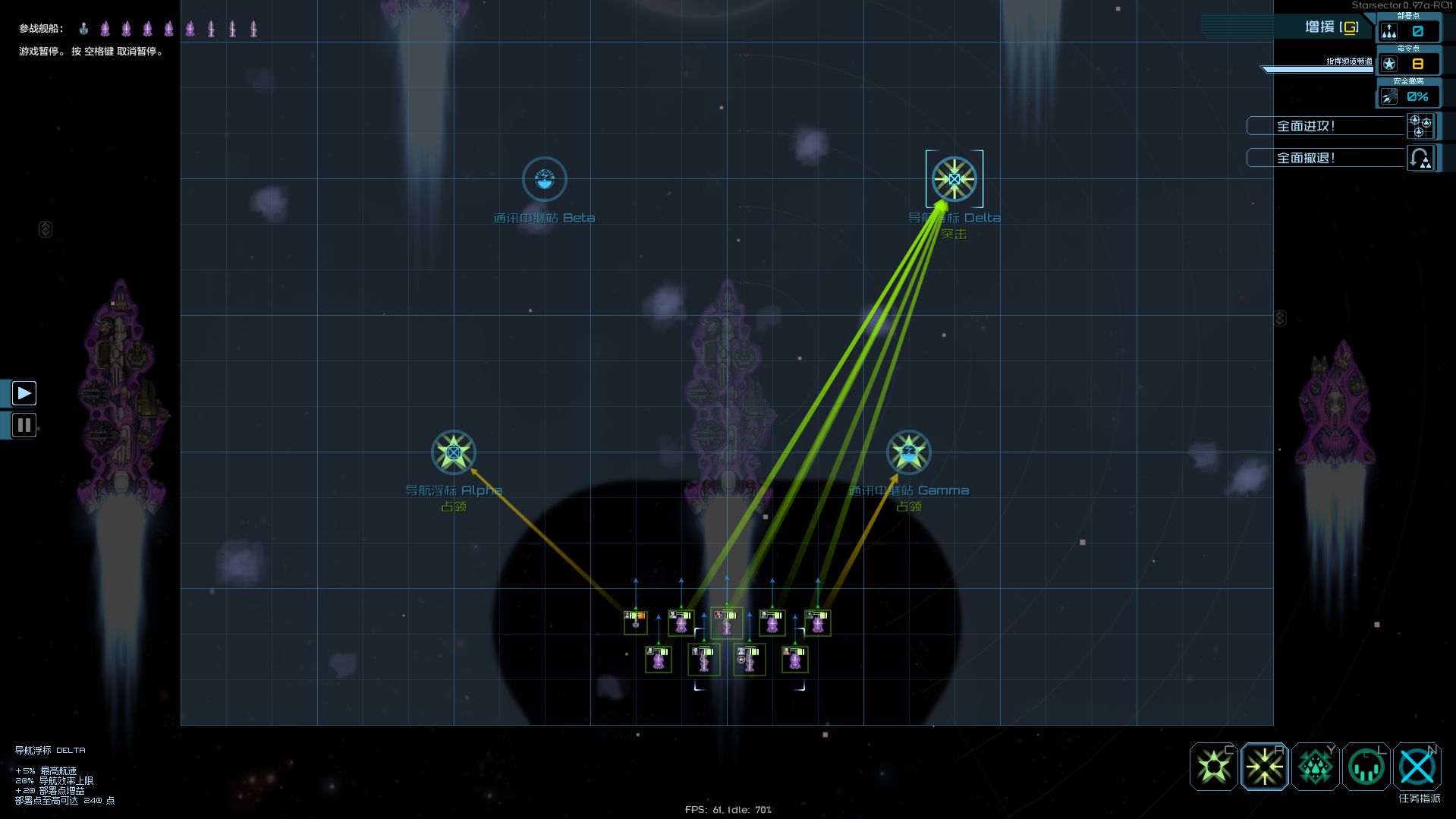Click the 指挥频道畅通 command channel bar

[x=1316, y=68]
